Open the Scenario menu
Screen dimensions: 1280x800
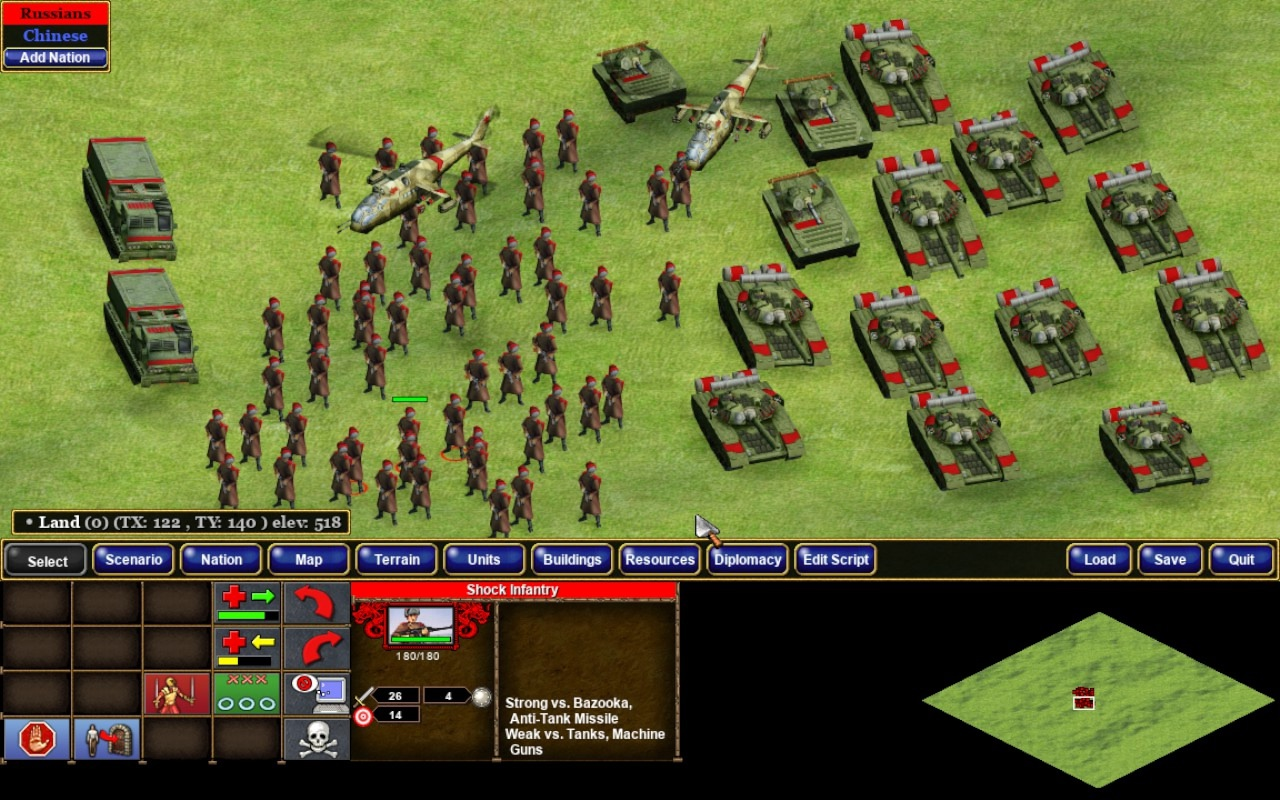click(x=134, y=560)
